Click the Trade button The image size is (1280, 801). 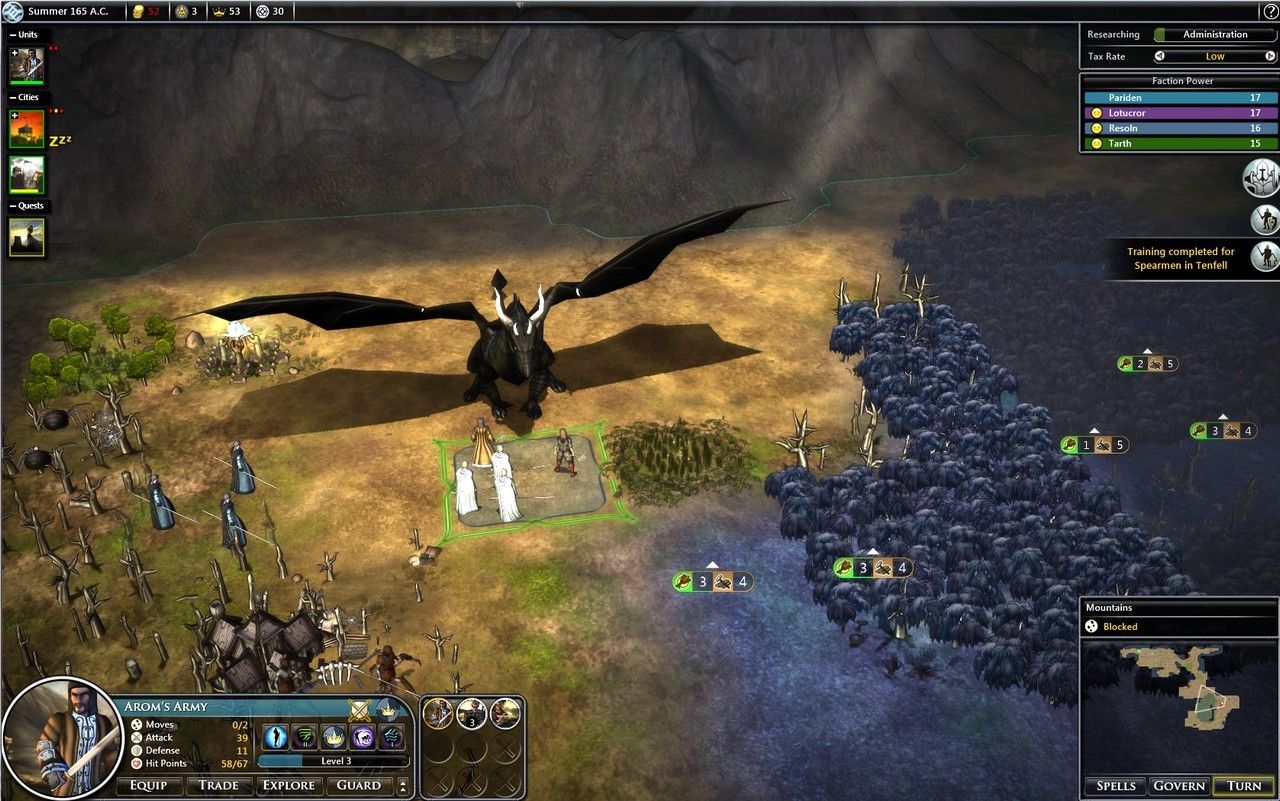pyautogui.click(x=218, y=785)
